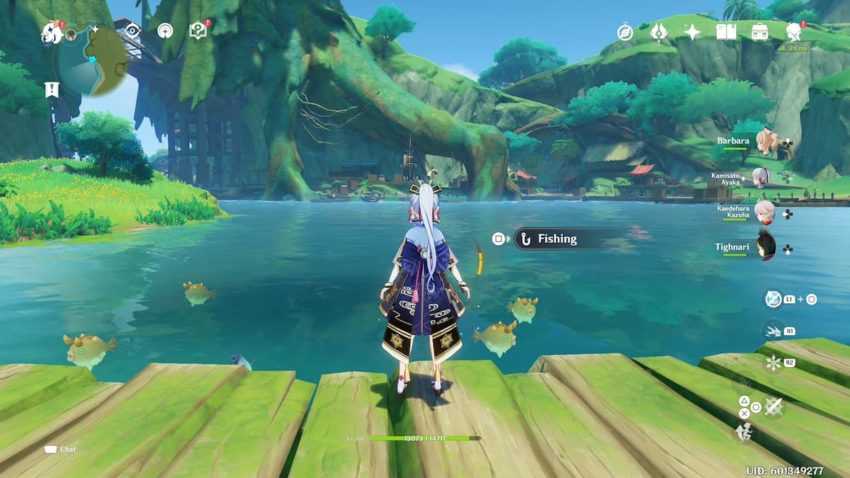Switch to party member Kamisato Ayaka
The height and width of the screenshot is (478, 850).
click(762, 178)
